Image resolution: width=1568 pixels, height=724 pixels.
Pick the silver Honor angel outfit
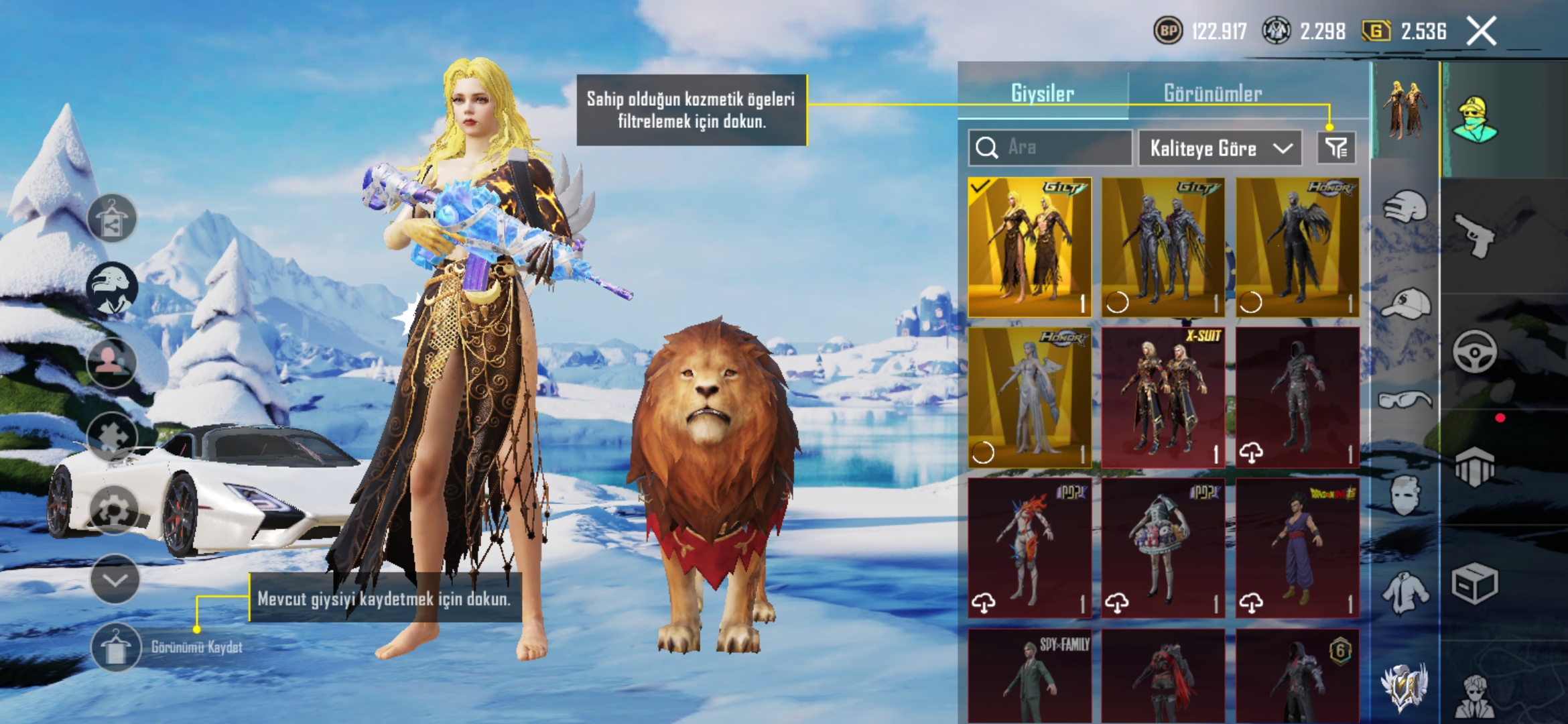[x=1030, y=397]
